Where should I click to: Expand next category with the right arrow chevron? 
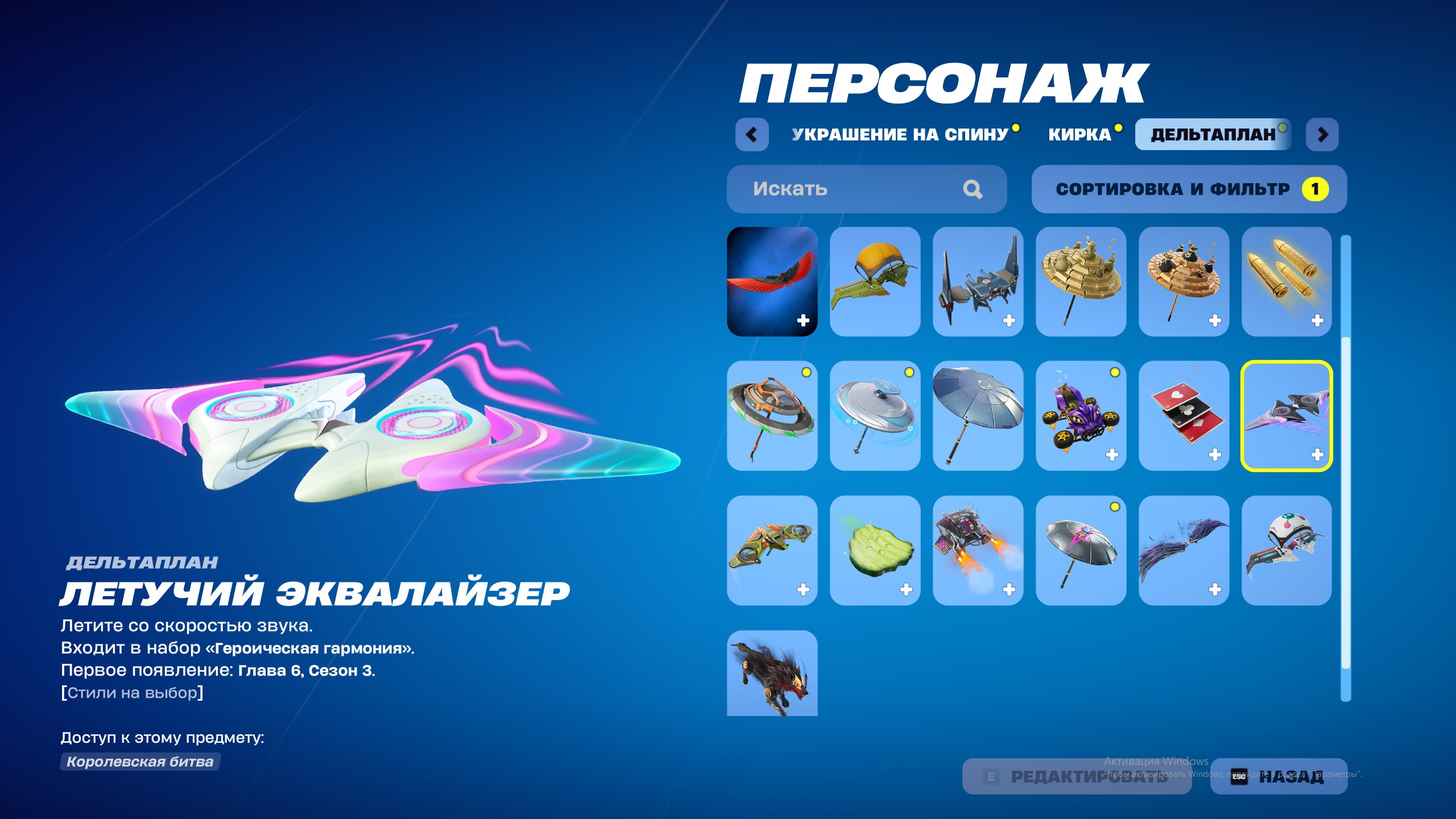coord(1322,135)
